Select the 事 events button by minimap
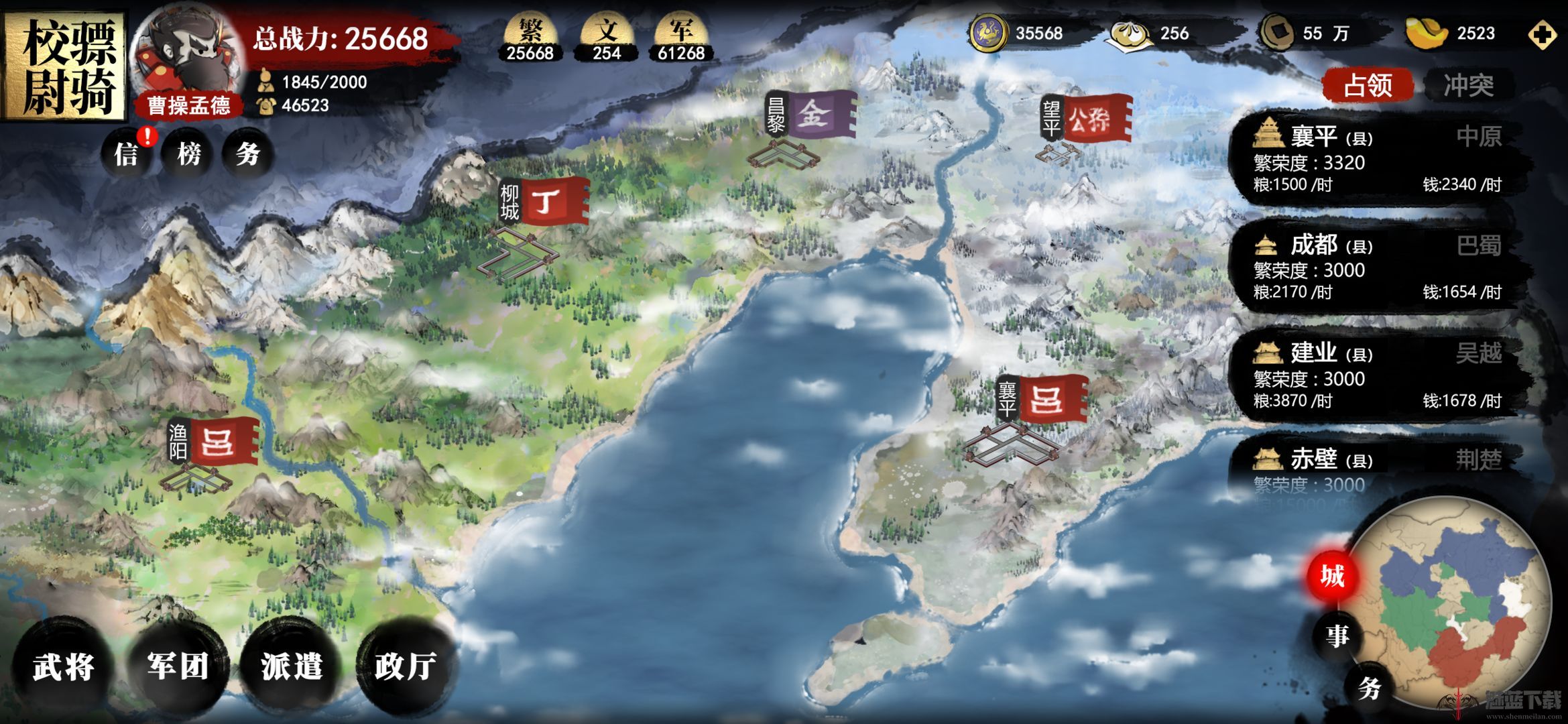The height and width of the screenshot is (724, 1568). point(1337,634)
